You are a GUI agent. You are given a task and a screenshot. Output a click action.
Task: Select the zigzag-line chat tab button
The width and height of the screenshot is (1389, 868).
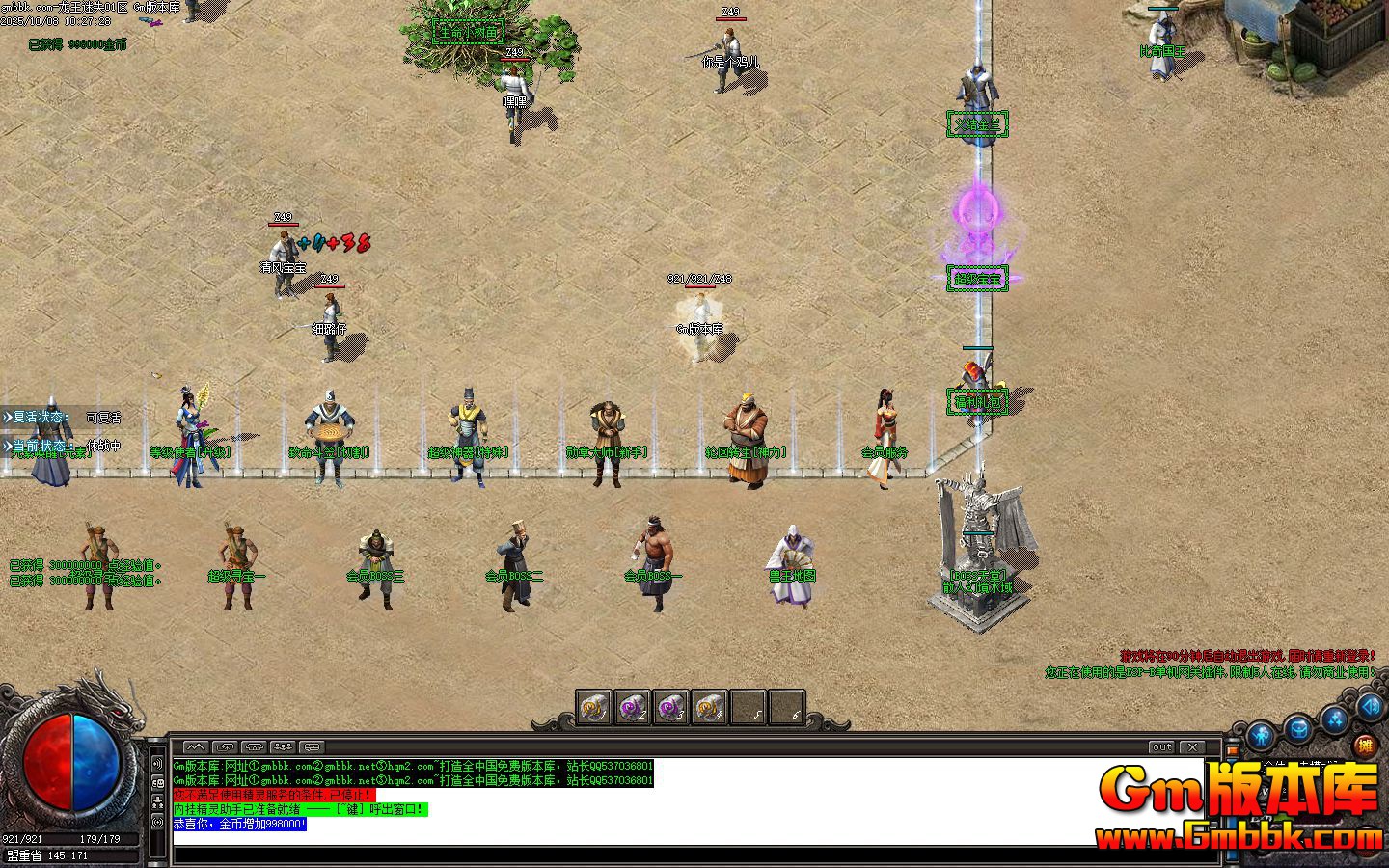196,747
